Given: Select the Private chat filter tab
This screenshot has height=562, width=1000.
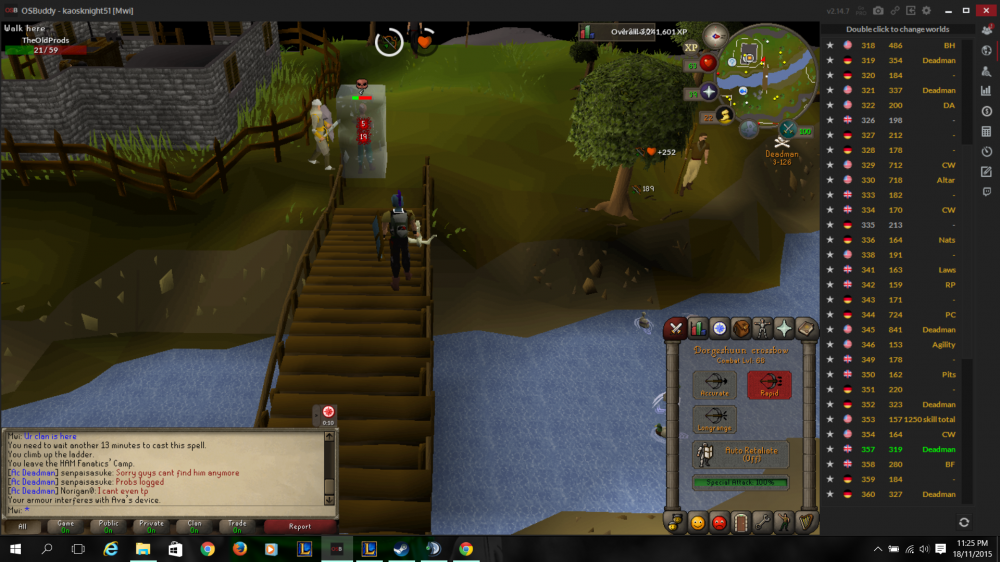Looking at the screenshot, I should tap(151, 525).
